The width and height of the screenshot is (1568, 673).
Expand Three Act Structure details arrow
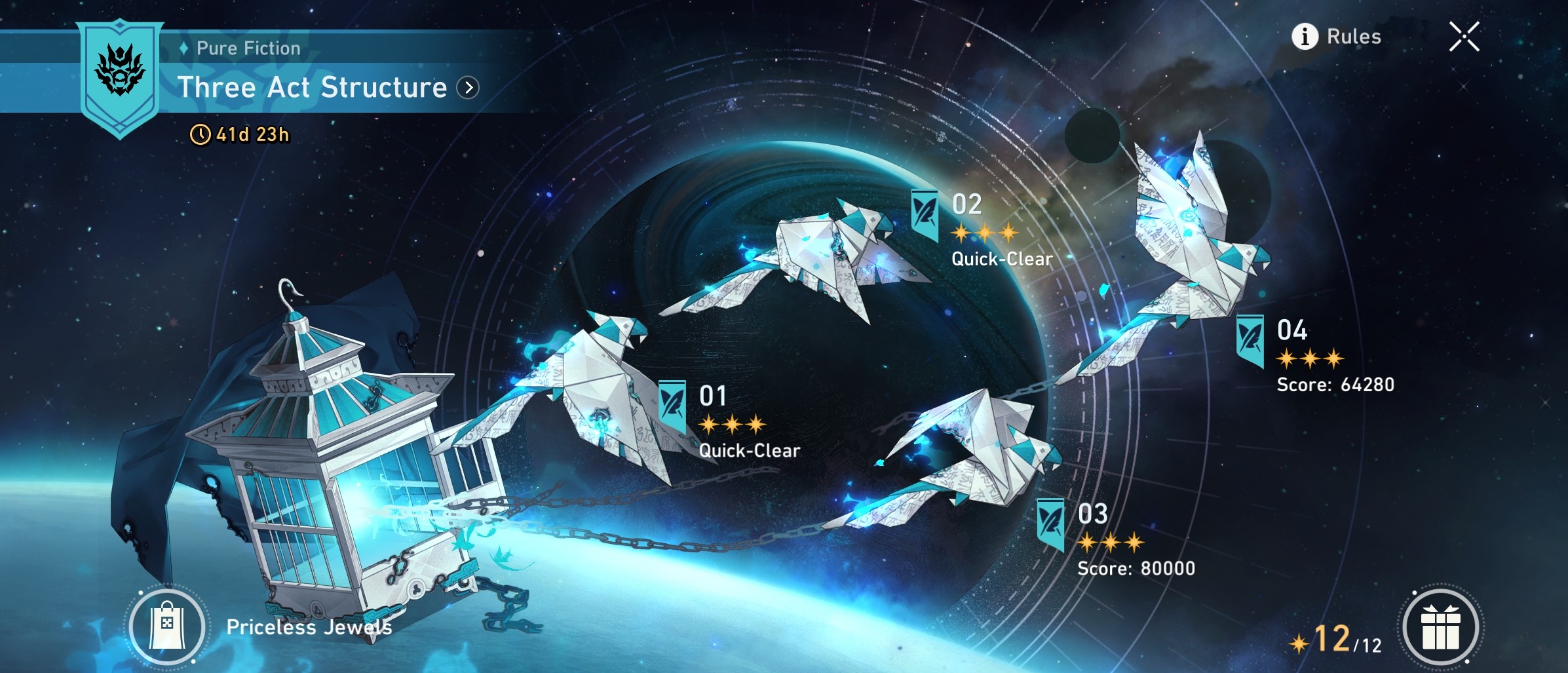click(468, 88)
